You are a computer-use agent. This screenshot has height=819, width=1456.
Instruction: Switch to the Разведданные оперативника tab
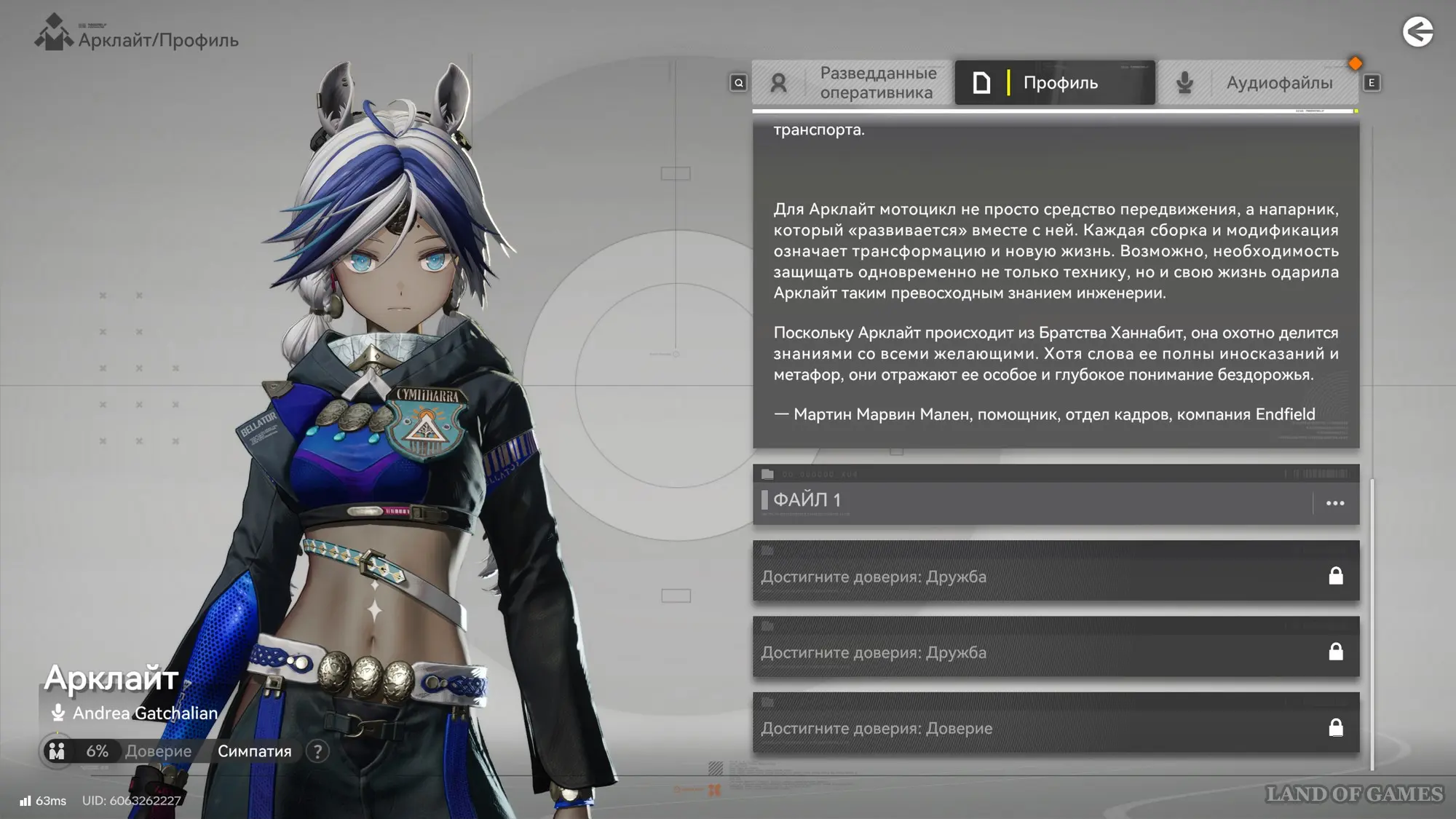pos(852,83)
